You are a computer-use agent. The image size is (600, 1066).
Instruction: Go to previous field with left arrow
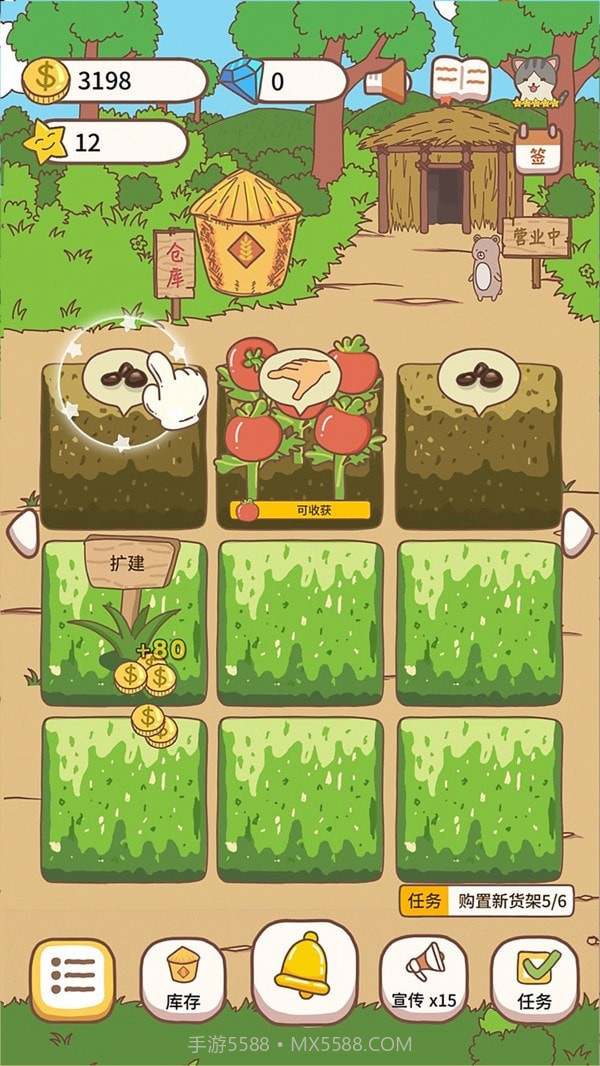click(x=22, y=531)
